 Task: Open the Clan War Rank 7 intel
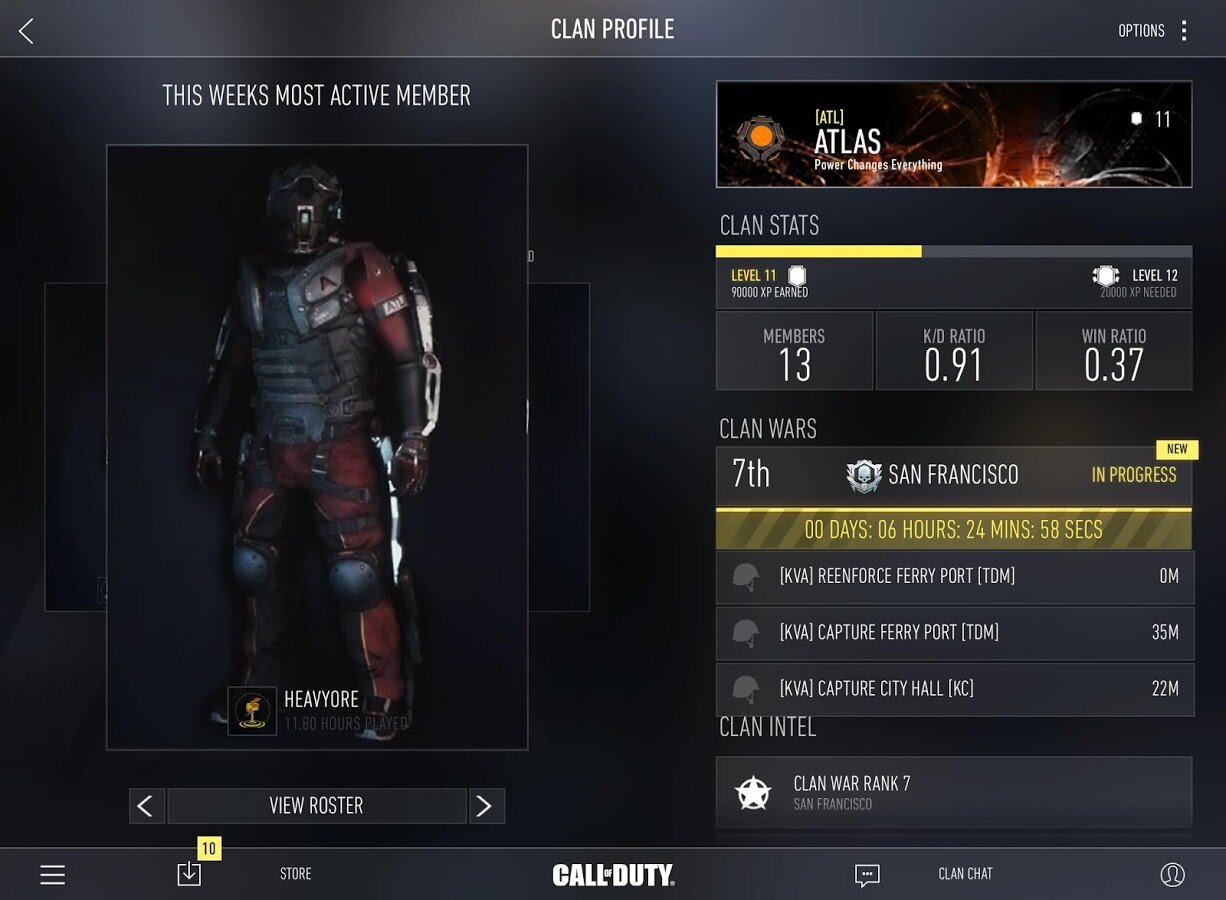click(953, 792)
